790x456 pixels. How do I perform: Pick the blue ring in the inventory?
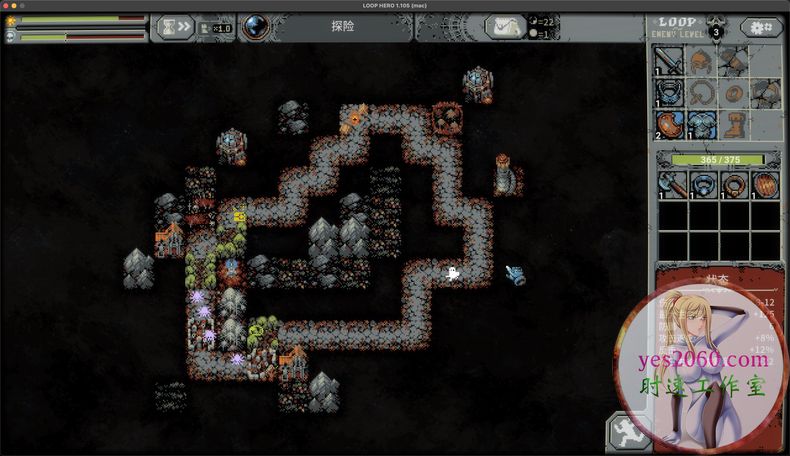[704, 184]
